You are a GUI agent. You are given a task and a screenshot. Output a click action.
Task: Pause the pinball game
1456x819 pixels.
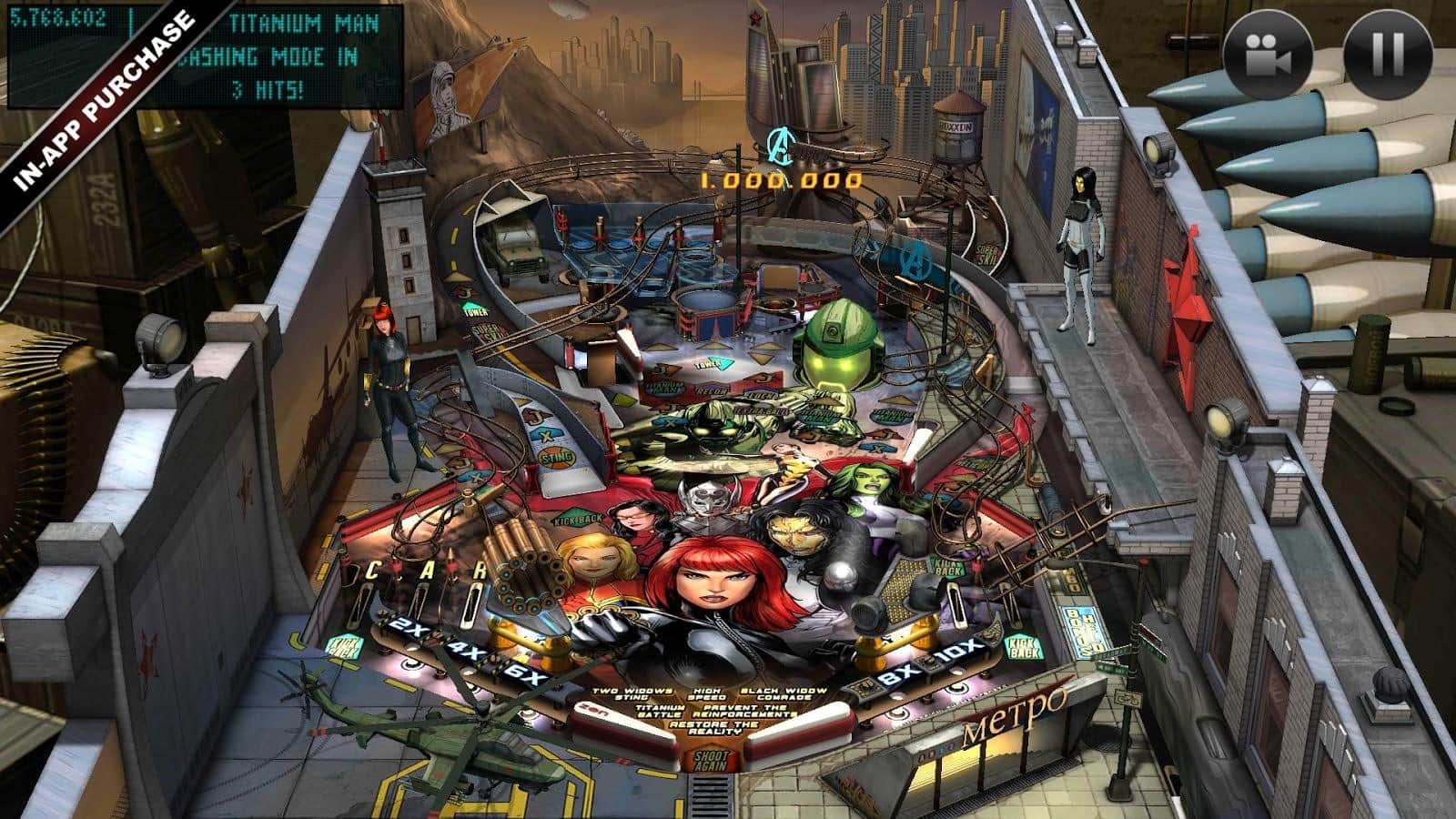pos(1388,53)
